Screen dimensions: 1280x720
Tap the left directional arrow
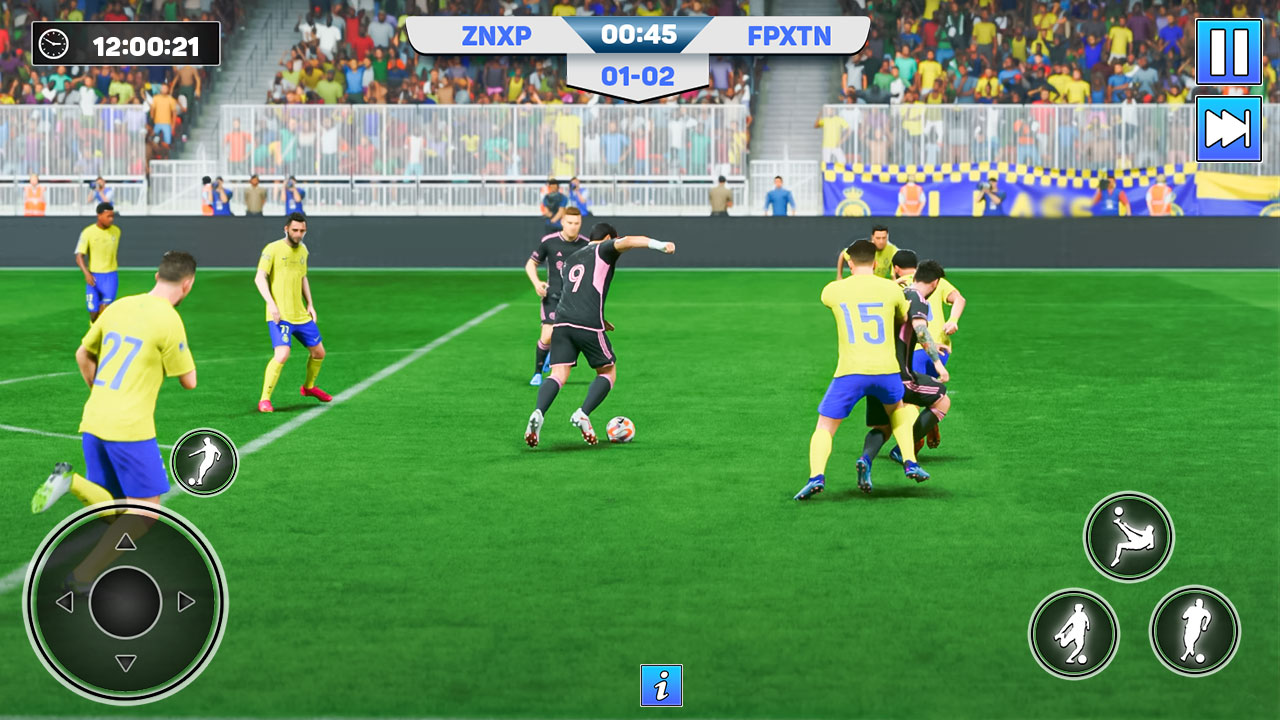click(x=63, y=601)
